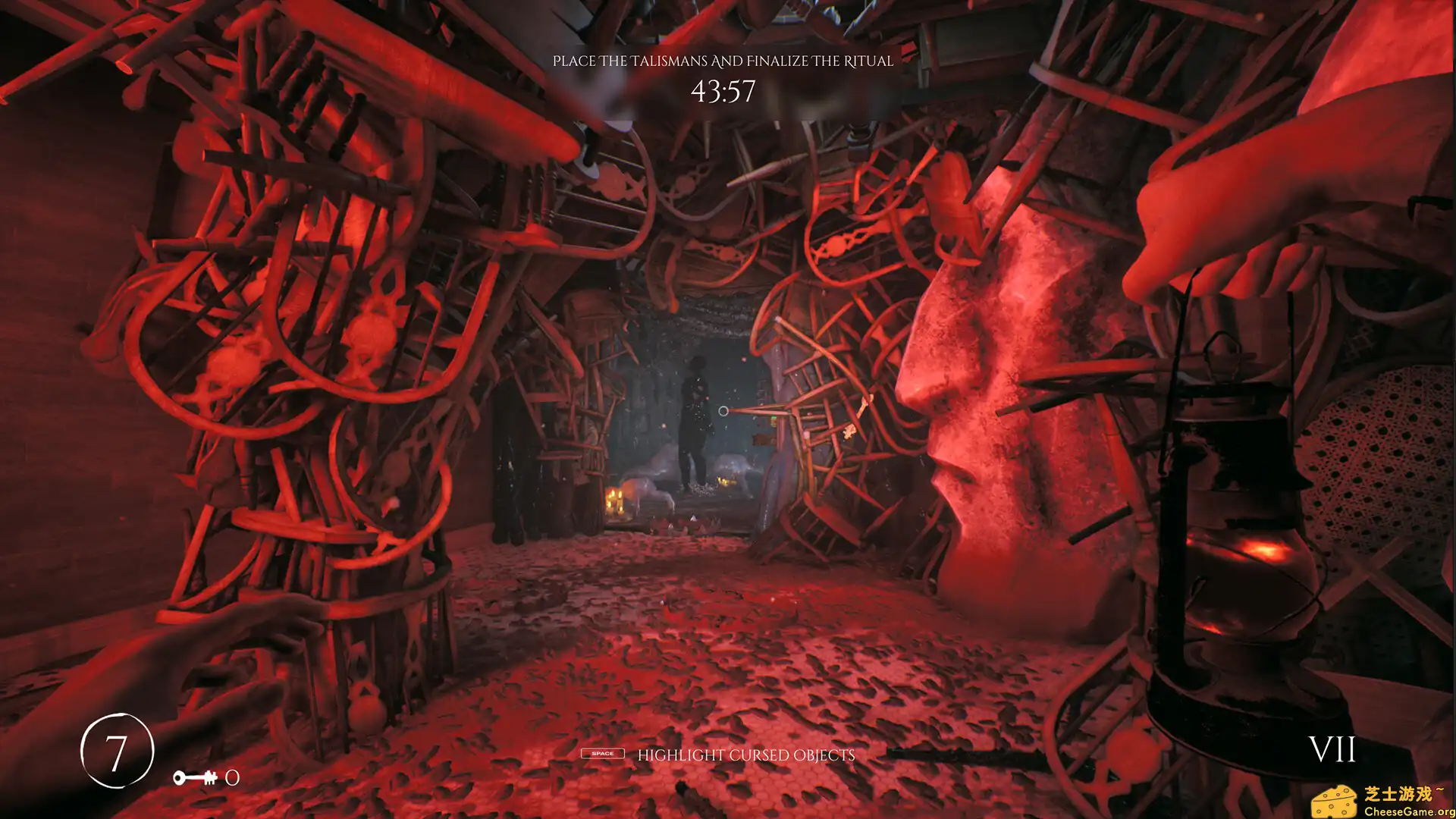Click the Highlight Cursed Objects label
The height and width of the screenshot is (819, 1456).
tap(747, 755)
